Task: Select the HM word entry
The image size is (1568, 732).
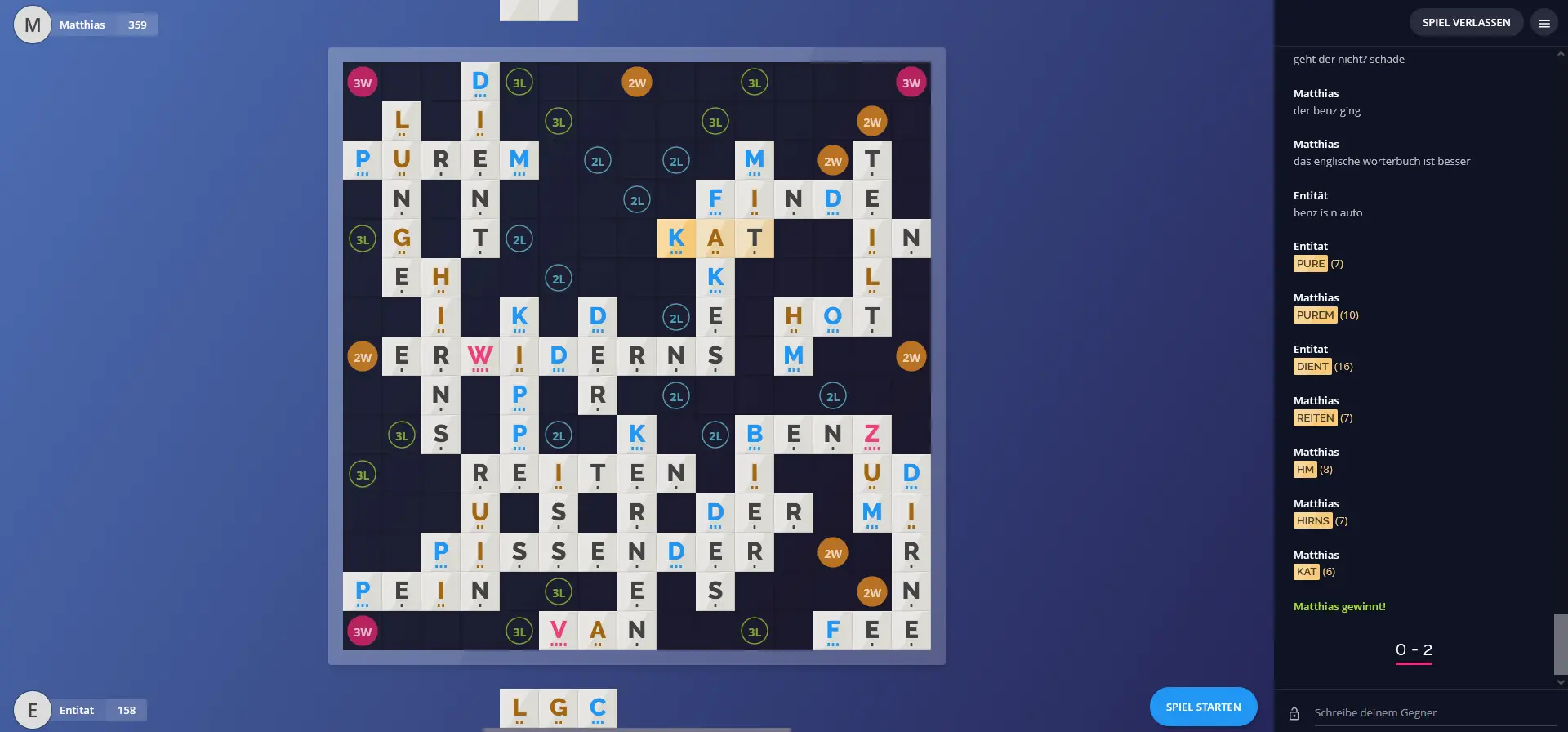Action: click(1305, 470)
